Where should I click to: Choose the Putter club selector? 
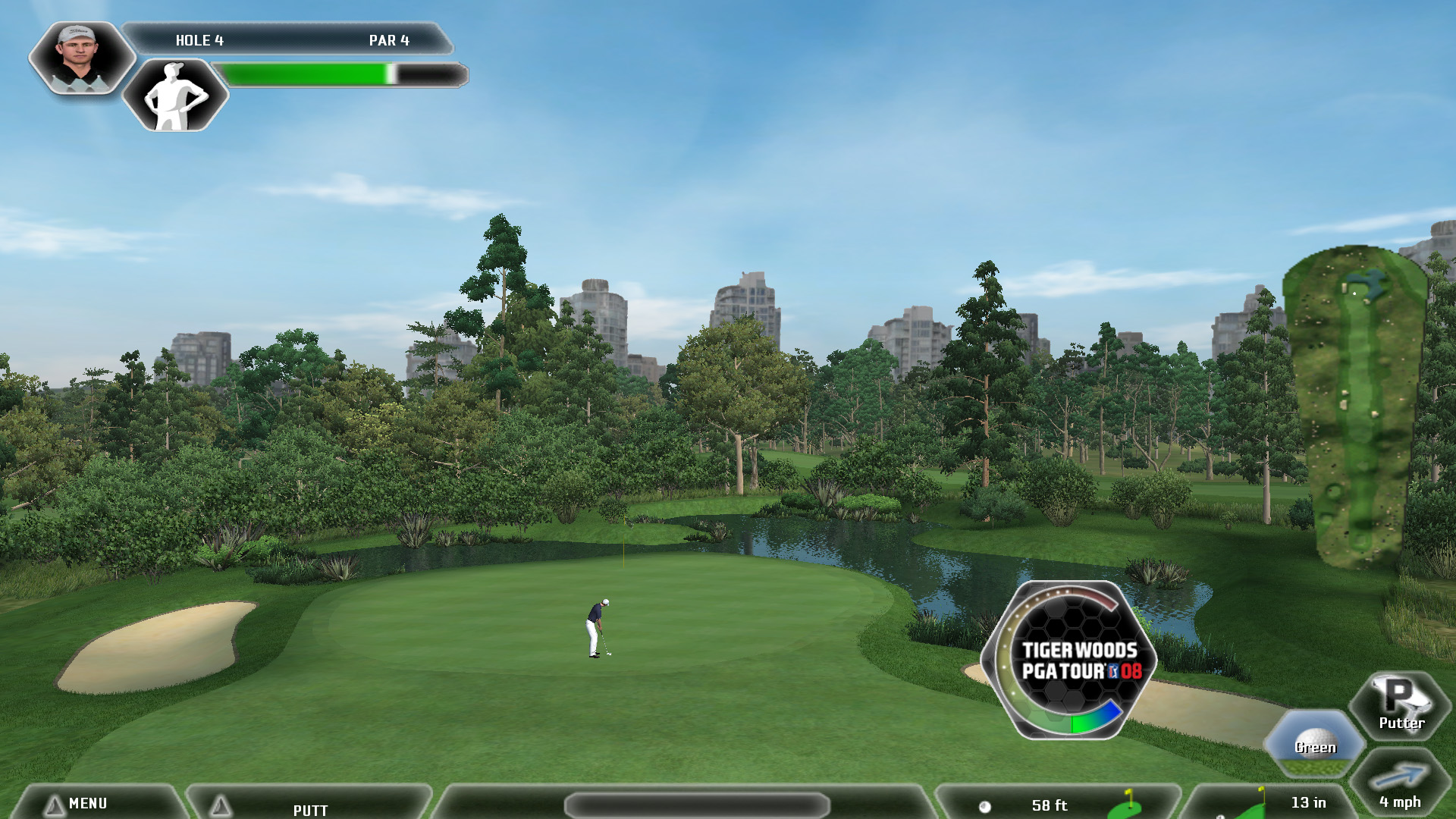(x=1400, y=705)
